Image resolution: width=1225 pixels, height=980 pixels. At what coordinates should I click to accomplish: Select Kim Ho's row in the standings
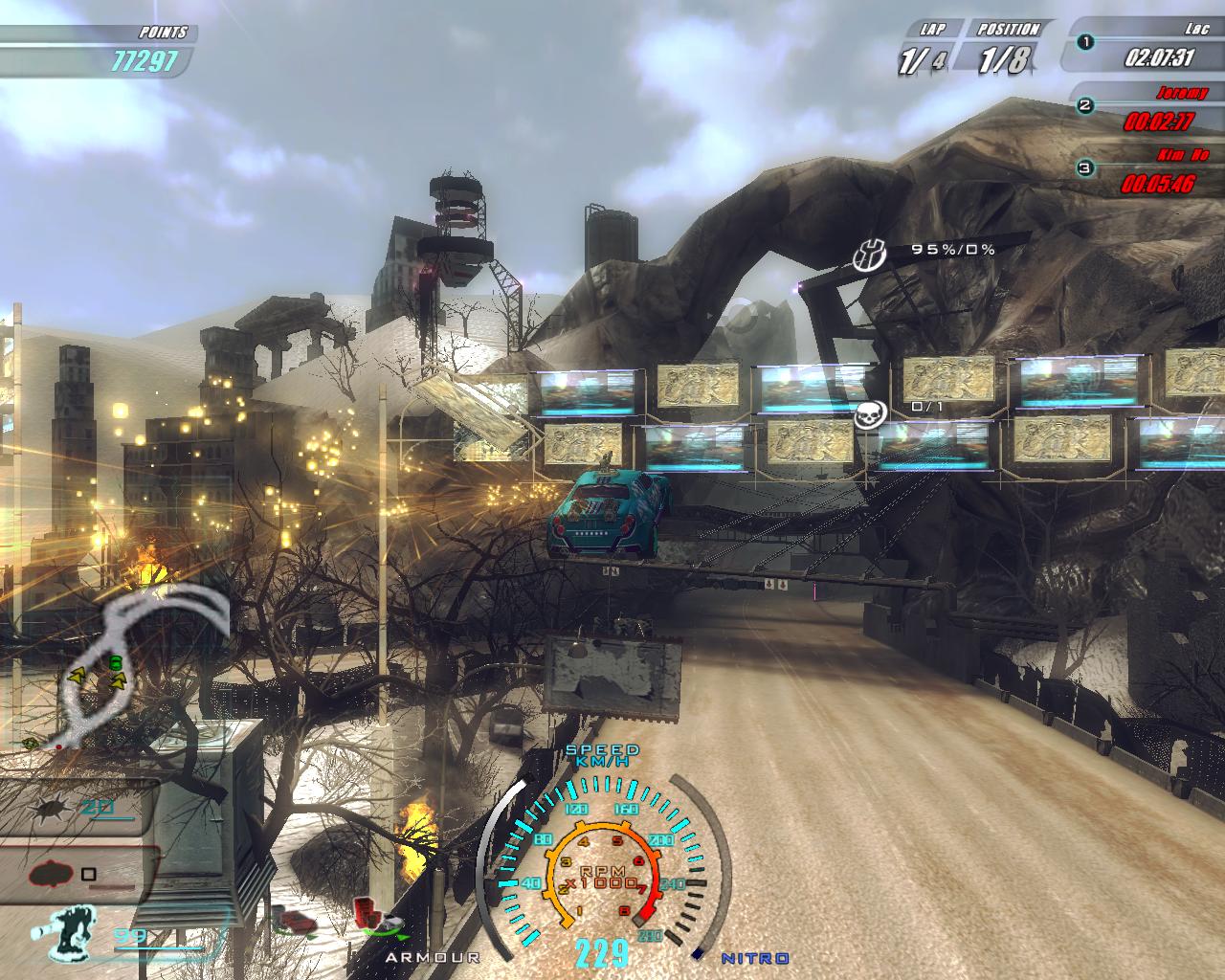pos(1144,173)
